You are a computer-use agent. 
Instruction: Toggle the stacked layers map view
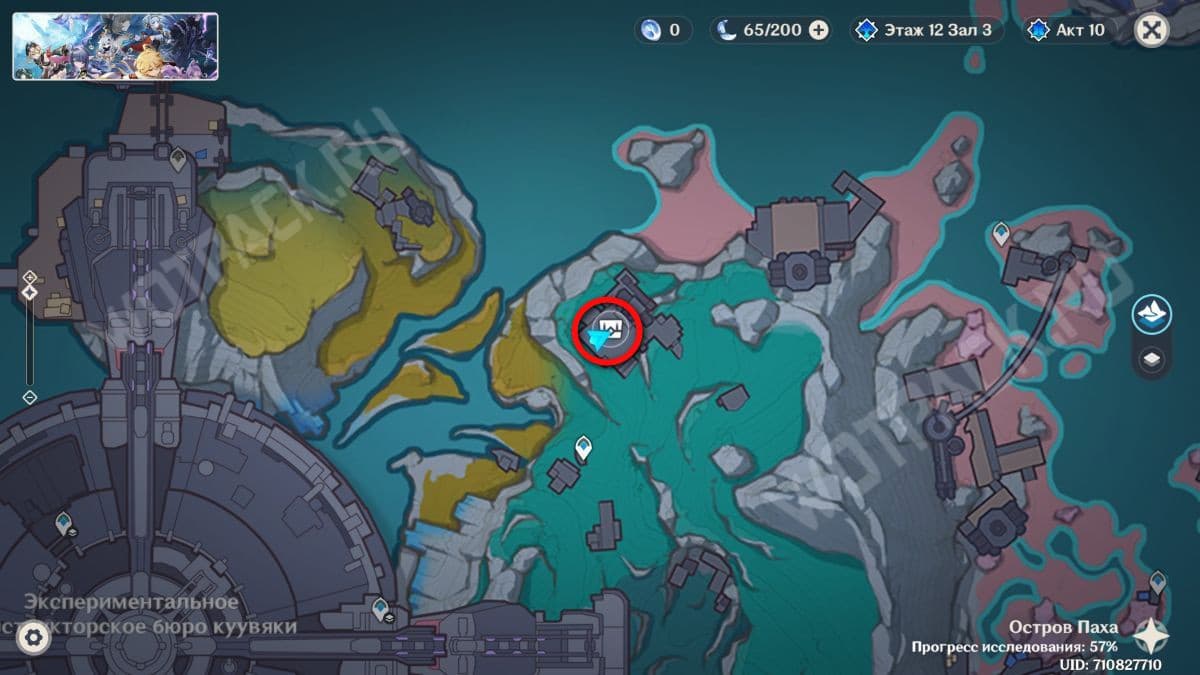[1152, 358]
